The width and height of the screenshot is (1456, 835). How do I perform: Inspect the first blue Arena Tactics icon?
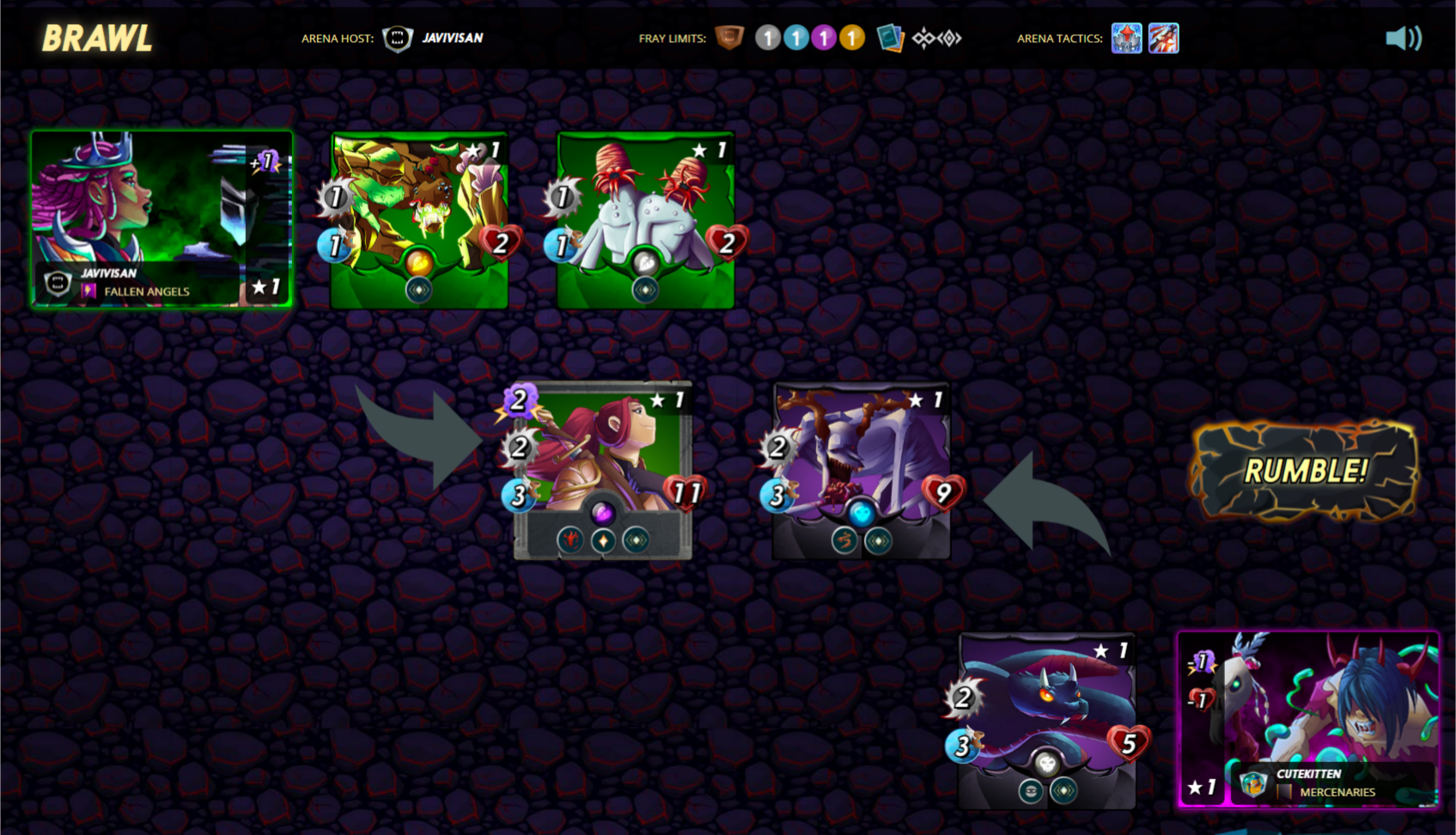point(1126,39)
